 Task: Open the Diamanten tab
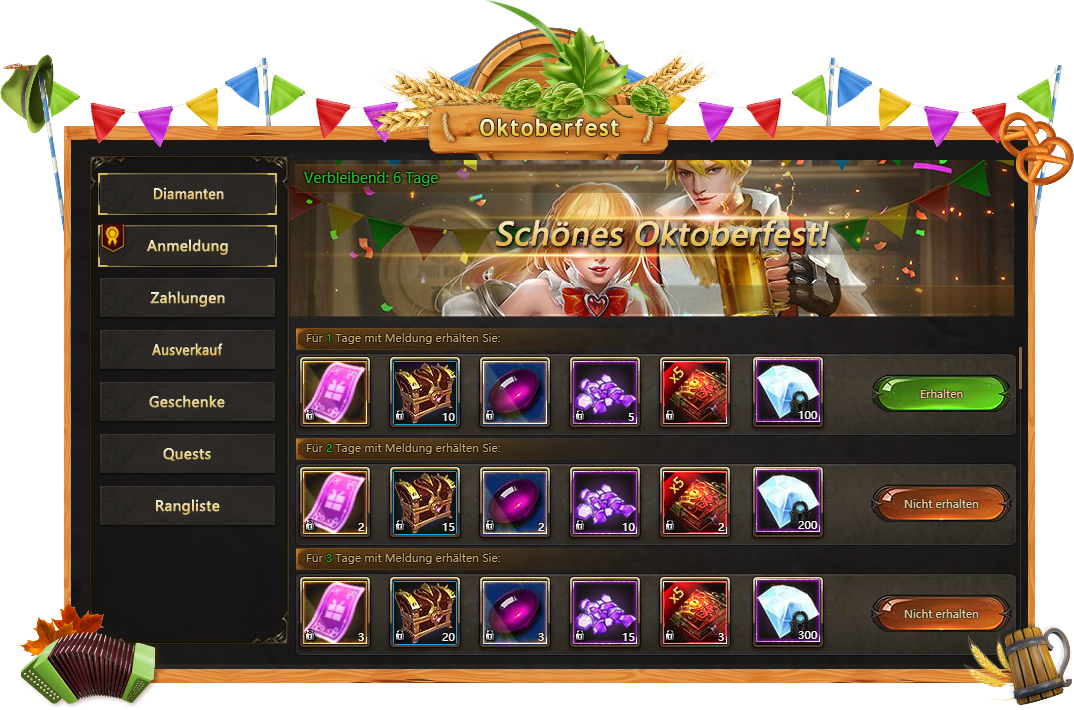pos(187,194)
